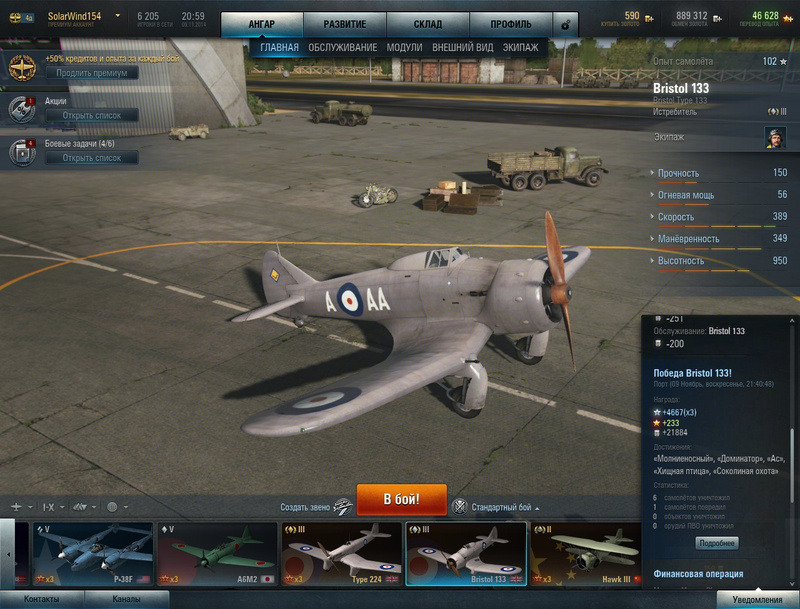Open the Каналы chat panel
Screen dimensions: 800x609
(126, 599)
